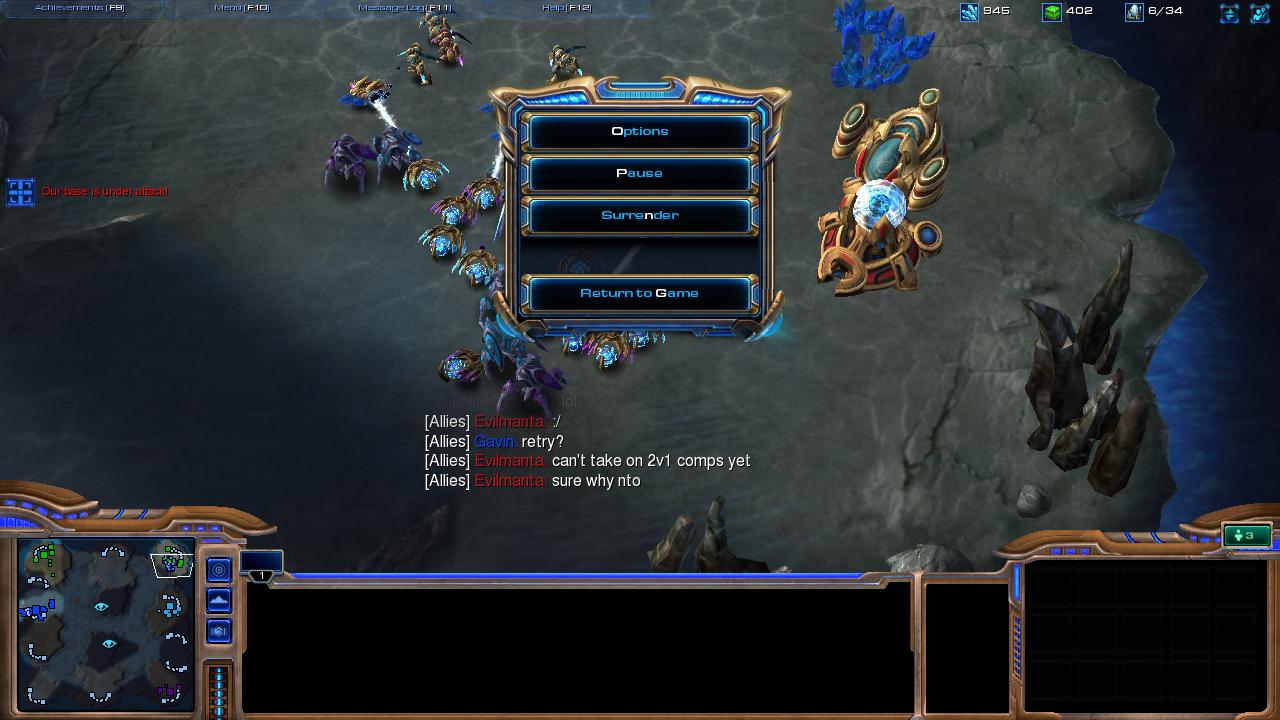Choose Pause from the game menu

(640, 173)
